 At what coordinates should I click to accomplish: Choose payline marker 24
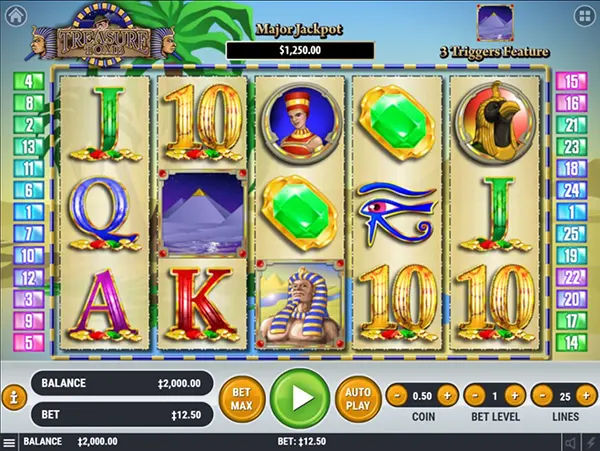(x=573, y=189)
